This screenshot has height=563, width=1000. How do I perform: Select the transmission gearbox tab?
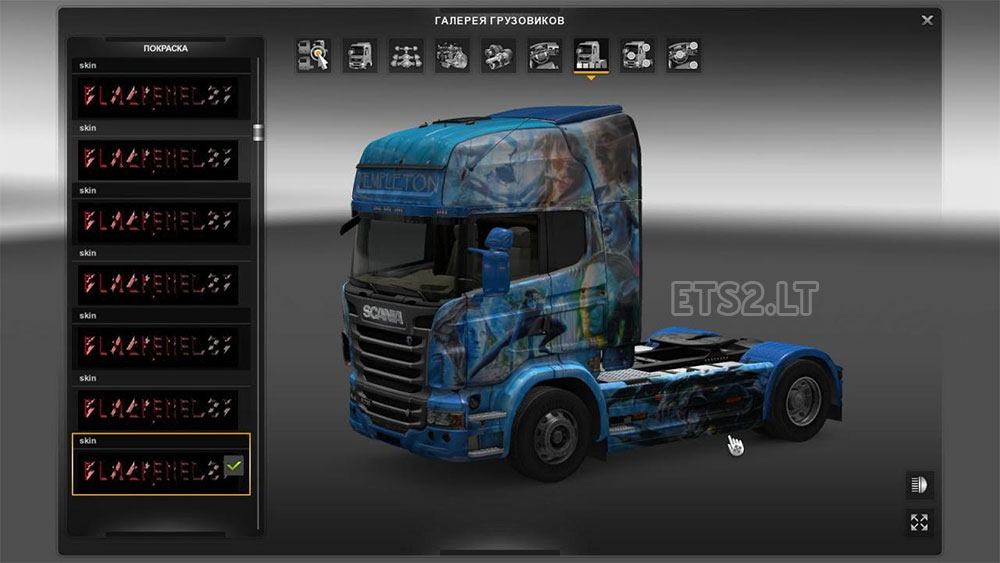coord(498,56)
